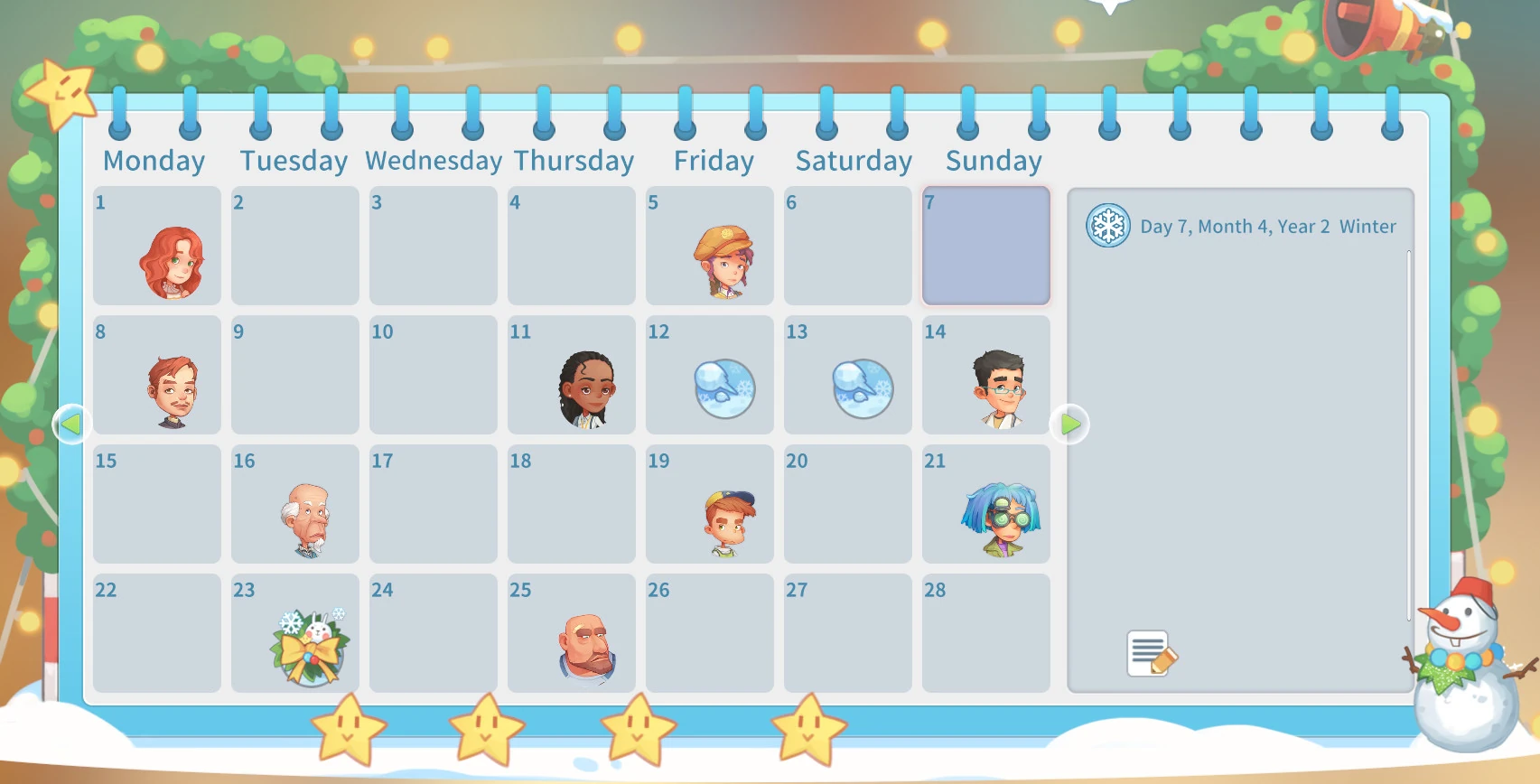Screen dimensions: 1540x784
Task: Go to the previous month with the left arrow
Action: click(71, 424)
